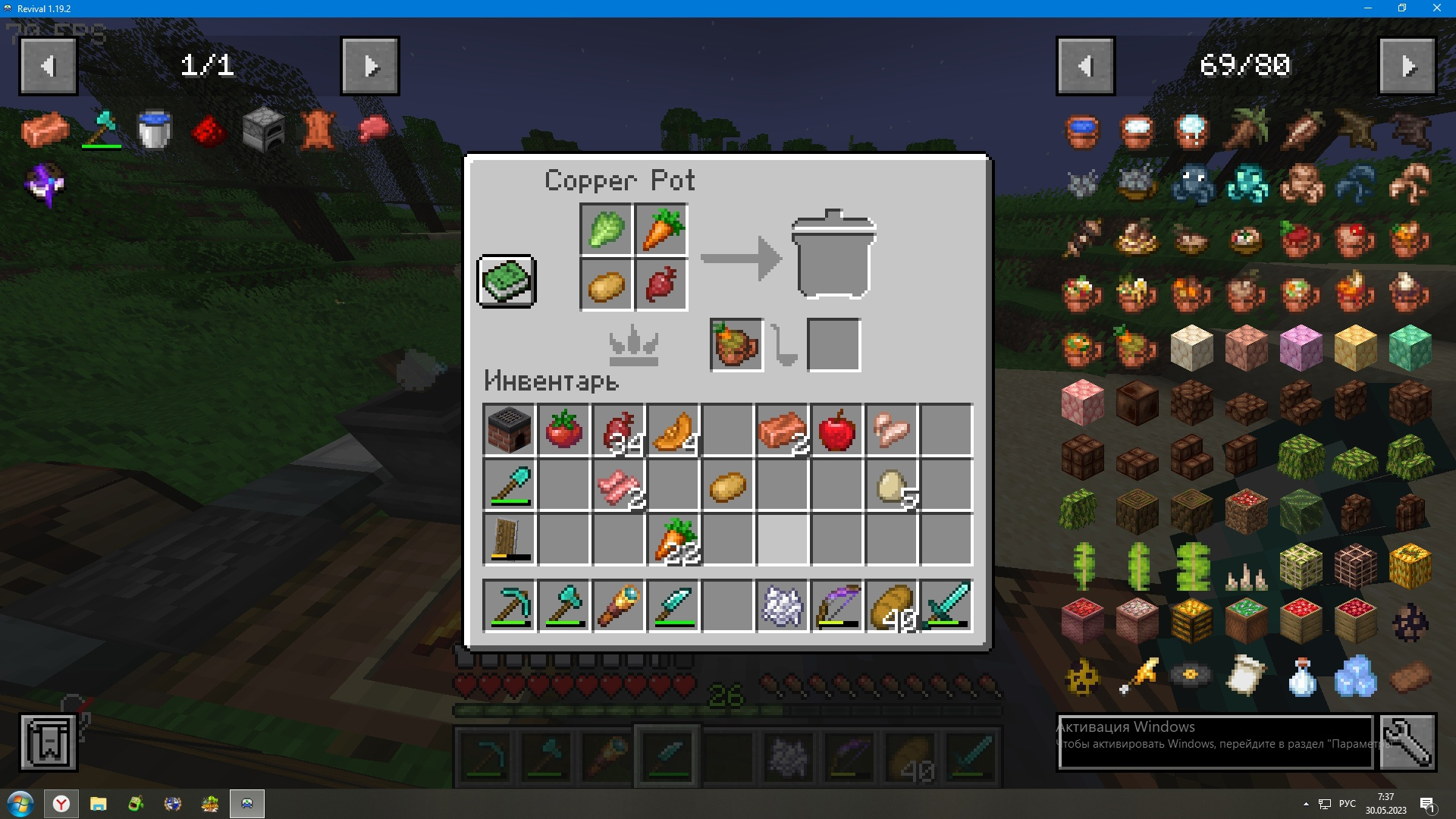This screenshot has width=1456, height=819.
Task: Select the carrot ingredient in the Copper Pot recipe
Action: tap(660, 231)
